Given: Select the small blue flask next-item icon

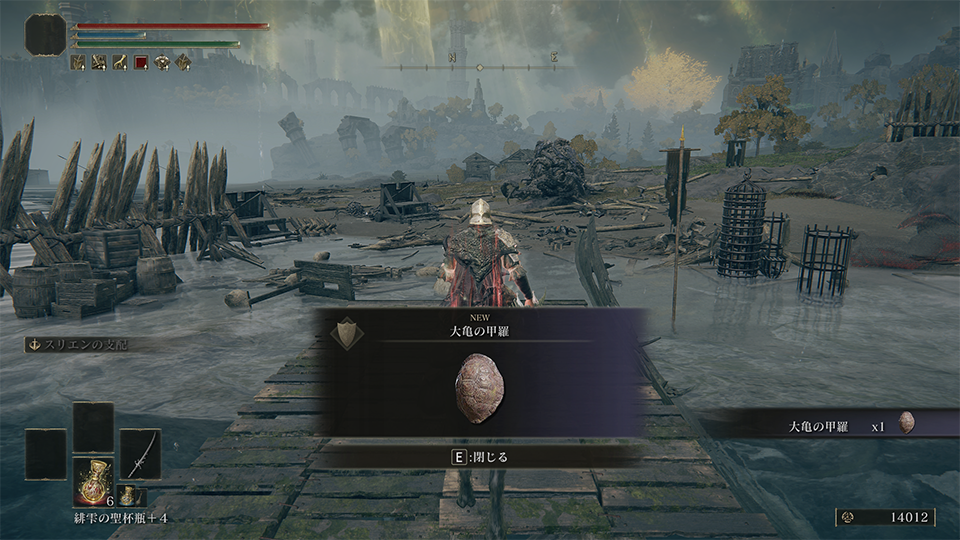Looking at the screenshot, I should tap(128, 496).
